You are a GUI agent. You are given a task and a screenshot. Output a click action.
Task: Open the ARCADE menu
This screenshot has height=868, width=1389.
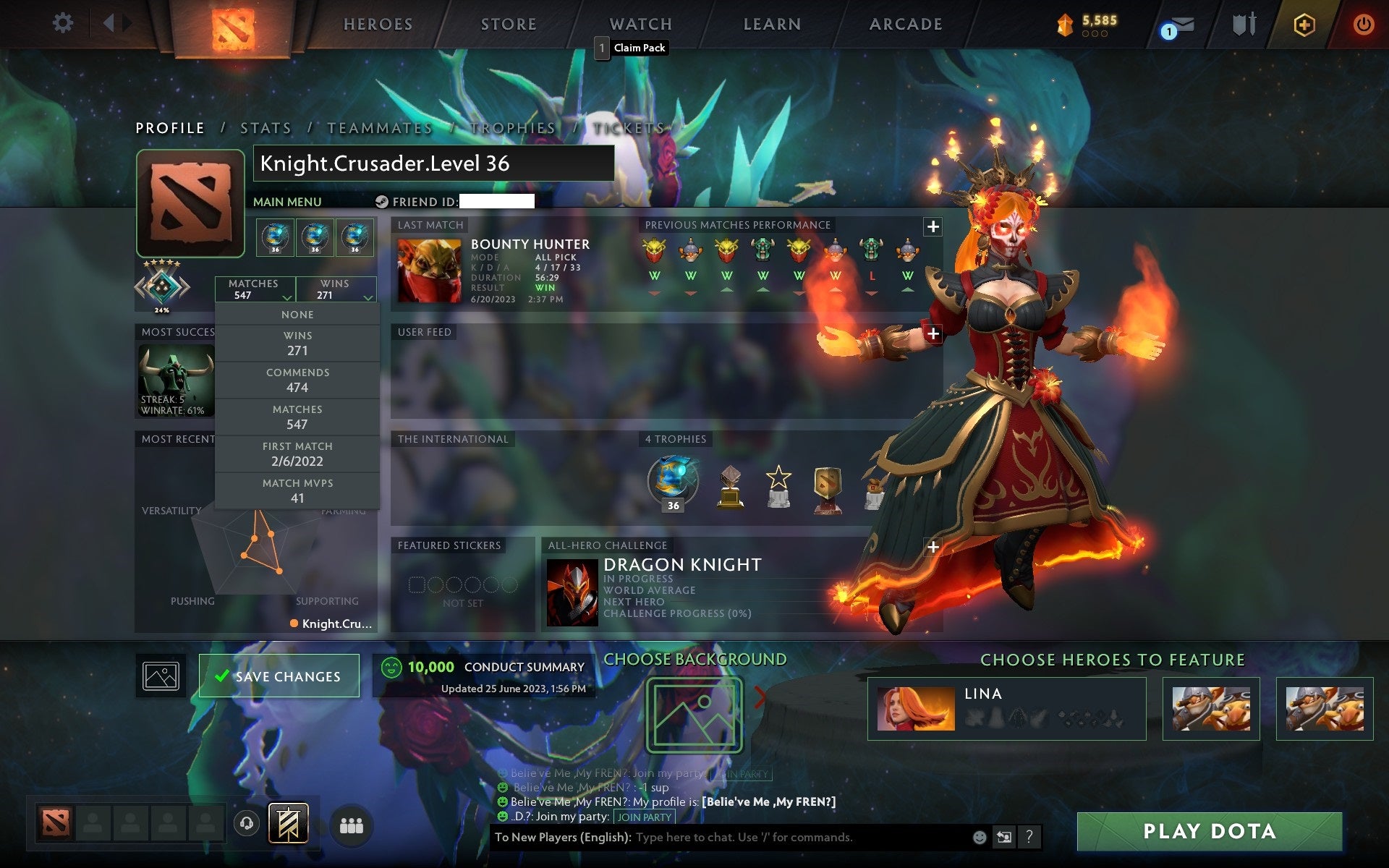[905, 24]
